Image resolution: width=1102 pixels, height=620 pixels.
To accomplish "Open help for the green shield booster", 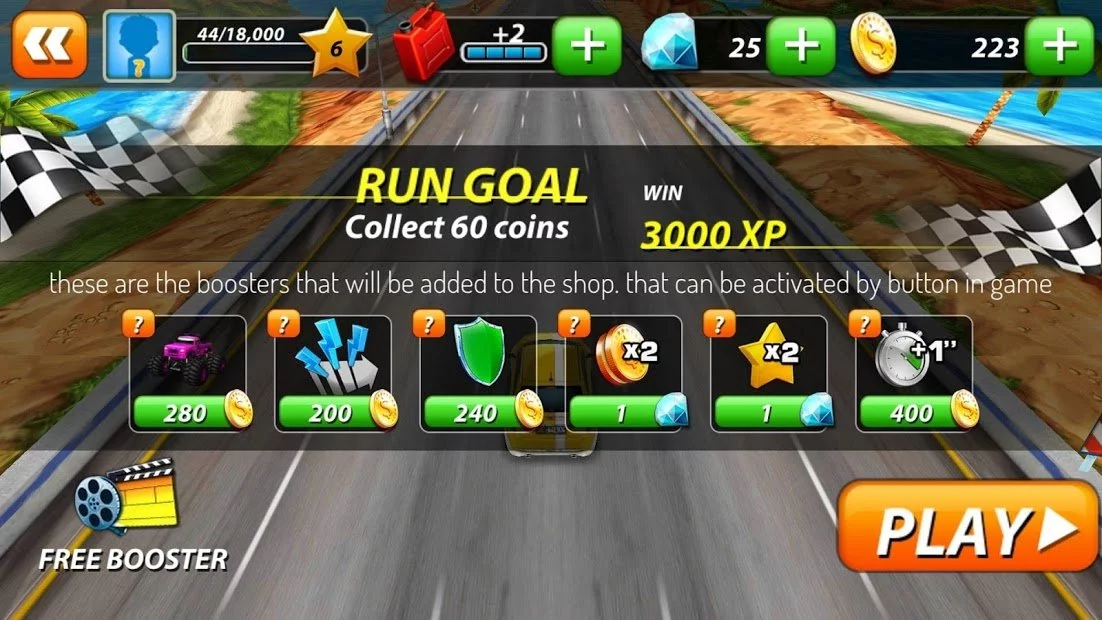I will 428,324.
